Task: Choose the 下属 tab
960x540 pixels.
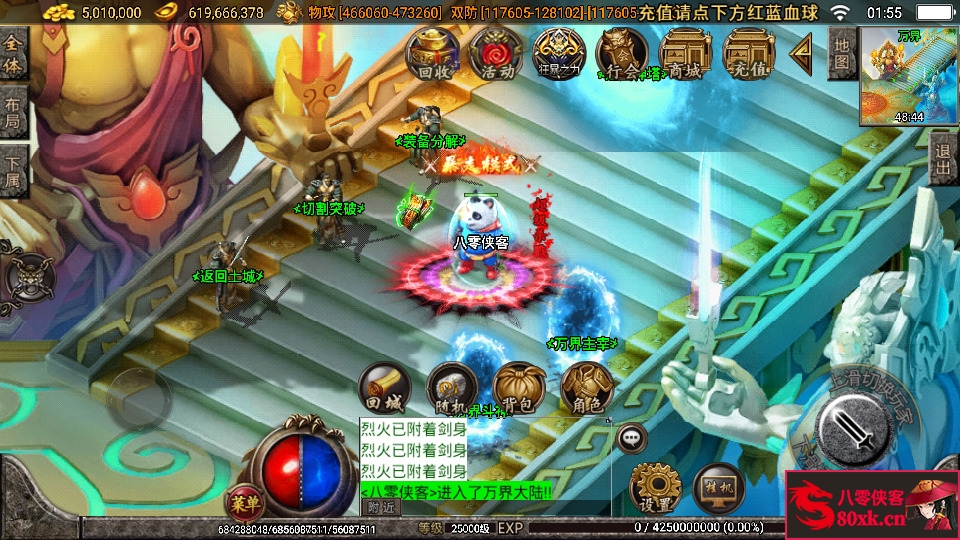Action: (13, 170)
